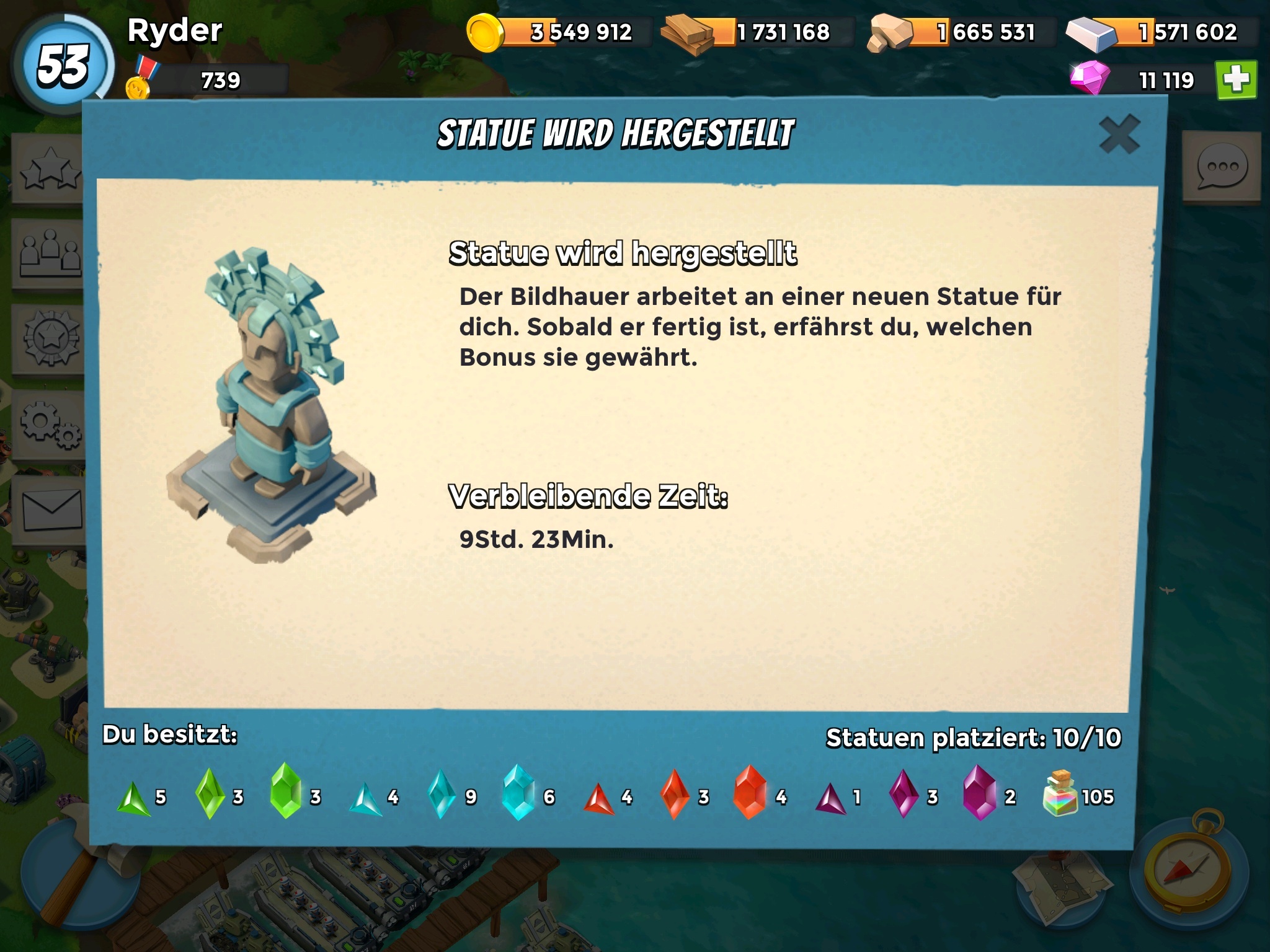Open the chat speech bubble panel
The height and width of the screenshot is (952, 1270).
[1221, 167]
